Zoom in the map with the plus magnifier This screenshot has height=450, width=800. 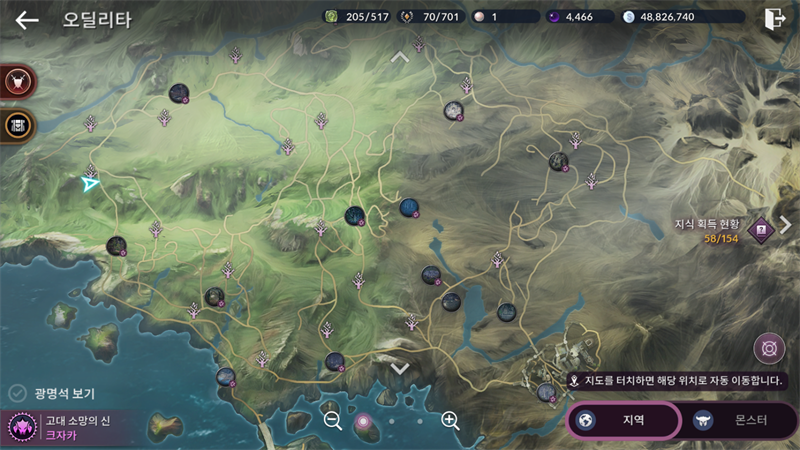450,420
